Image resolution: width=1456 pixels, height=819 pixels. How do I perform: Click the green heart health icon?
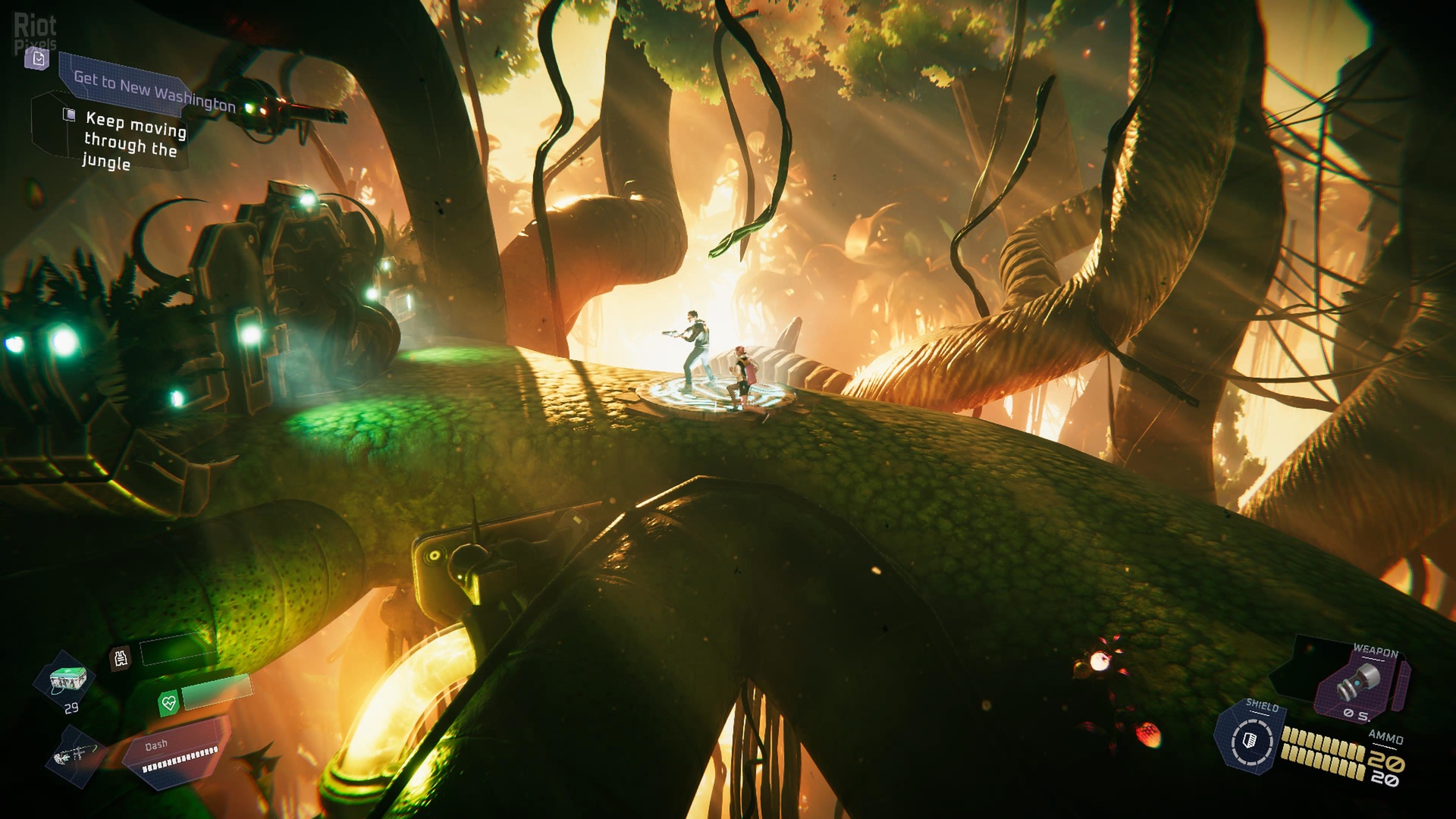click(x=168, y=704)
